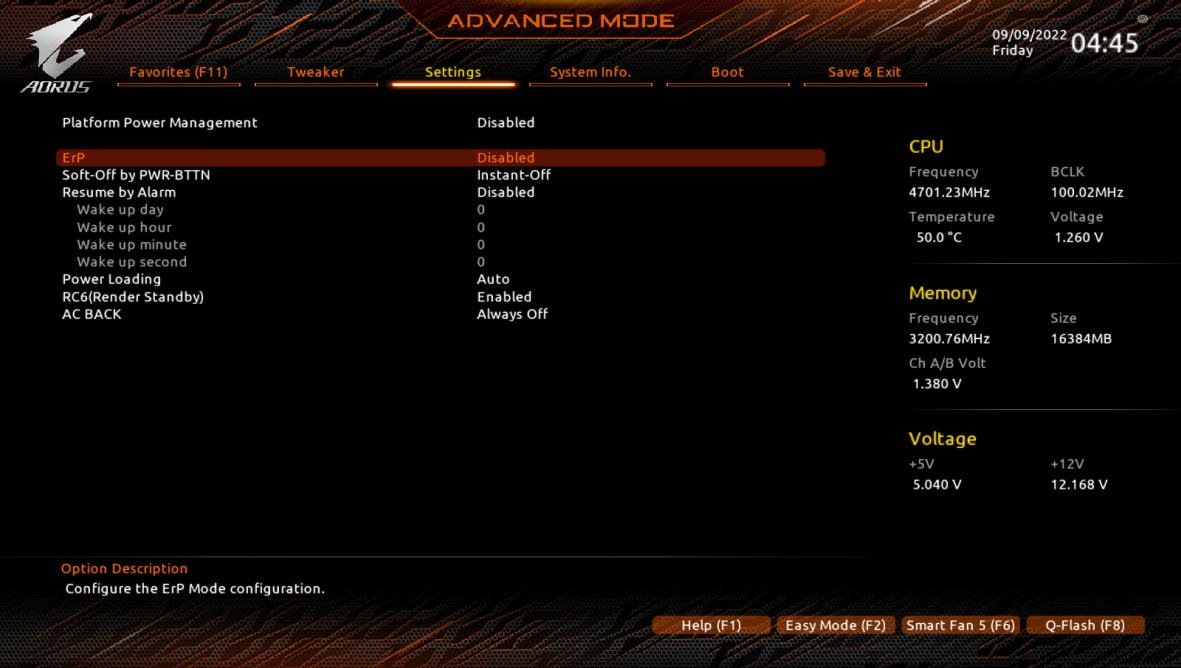The width and height of the screenshot is (1181, 668).
Task: Select the AC BACK option
Action: (x=92, y=314)
